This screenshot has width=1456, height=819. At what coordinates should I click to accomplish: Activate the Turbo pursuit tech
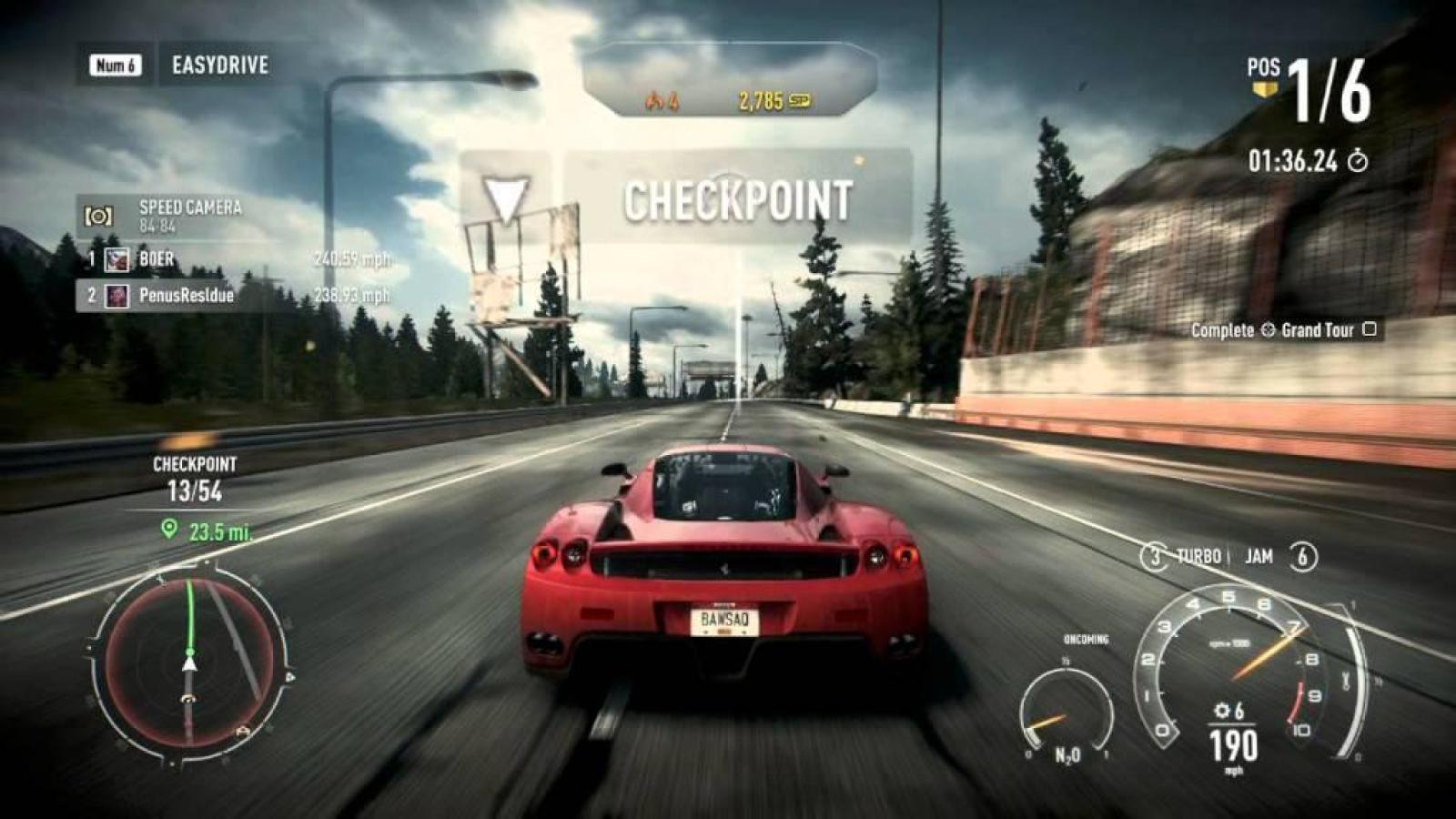1184,557
